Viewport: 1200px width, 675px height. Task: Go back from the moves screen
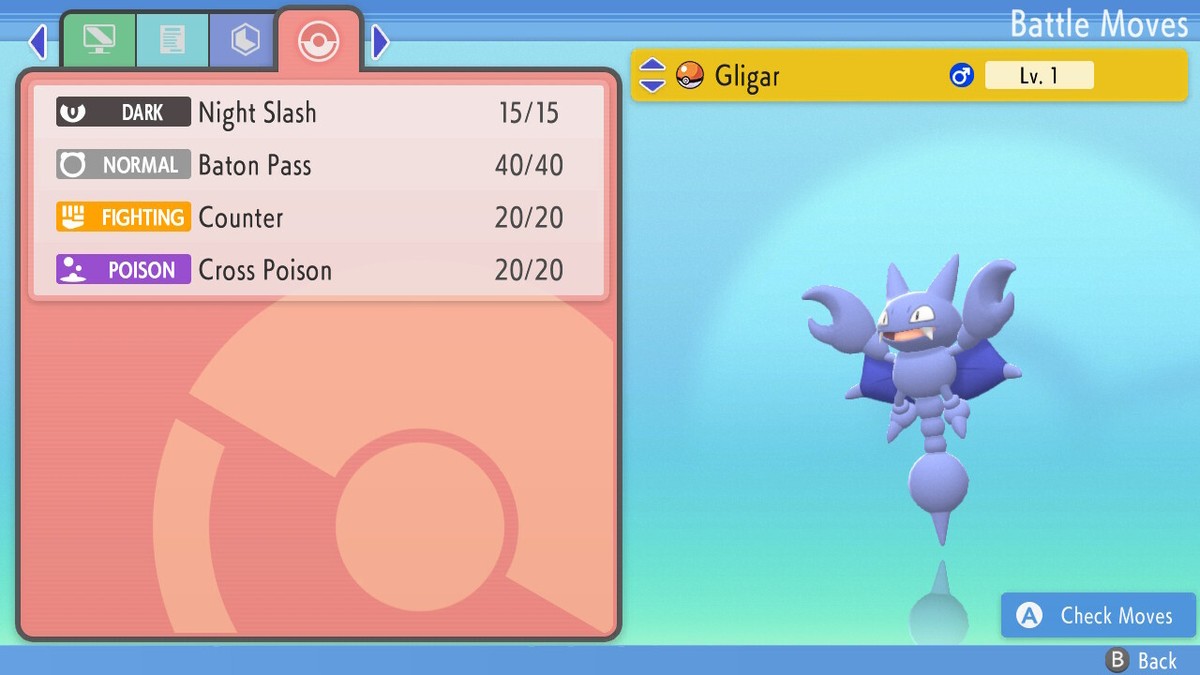click(x=1141, y=660)
